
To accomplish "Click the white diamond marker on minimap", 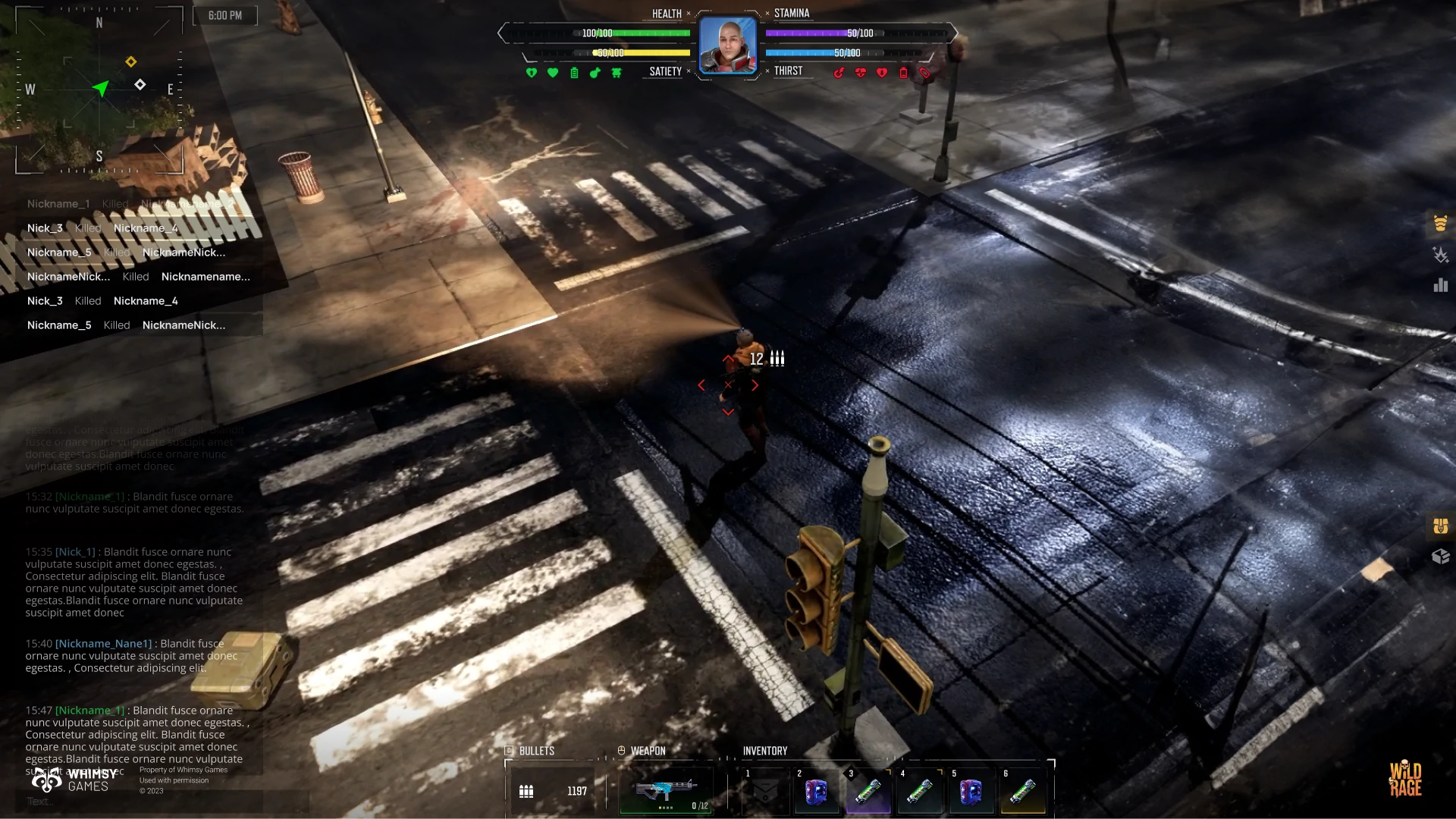I will (140, 84).
